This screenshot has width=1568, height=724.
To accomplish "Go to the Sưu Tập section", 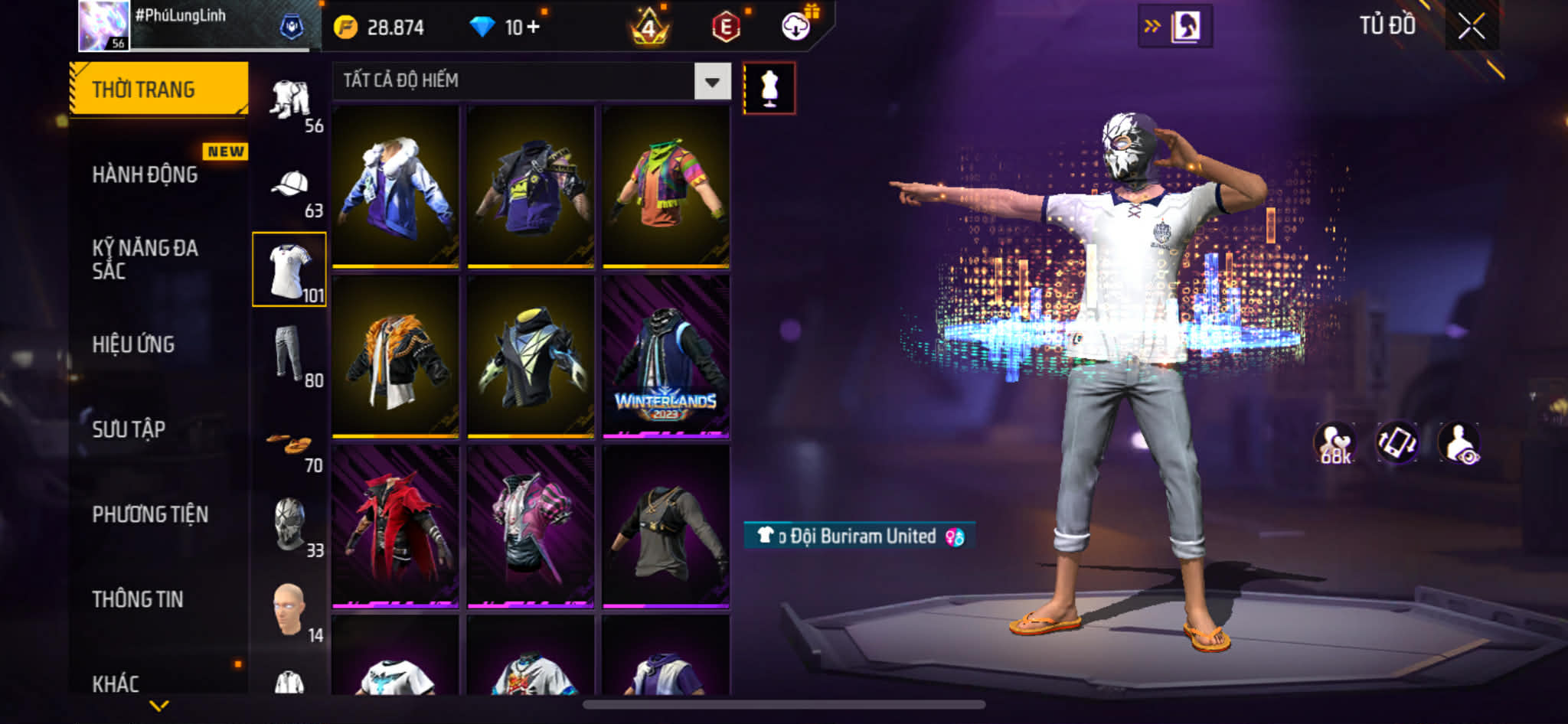I will pos(129,429).
